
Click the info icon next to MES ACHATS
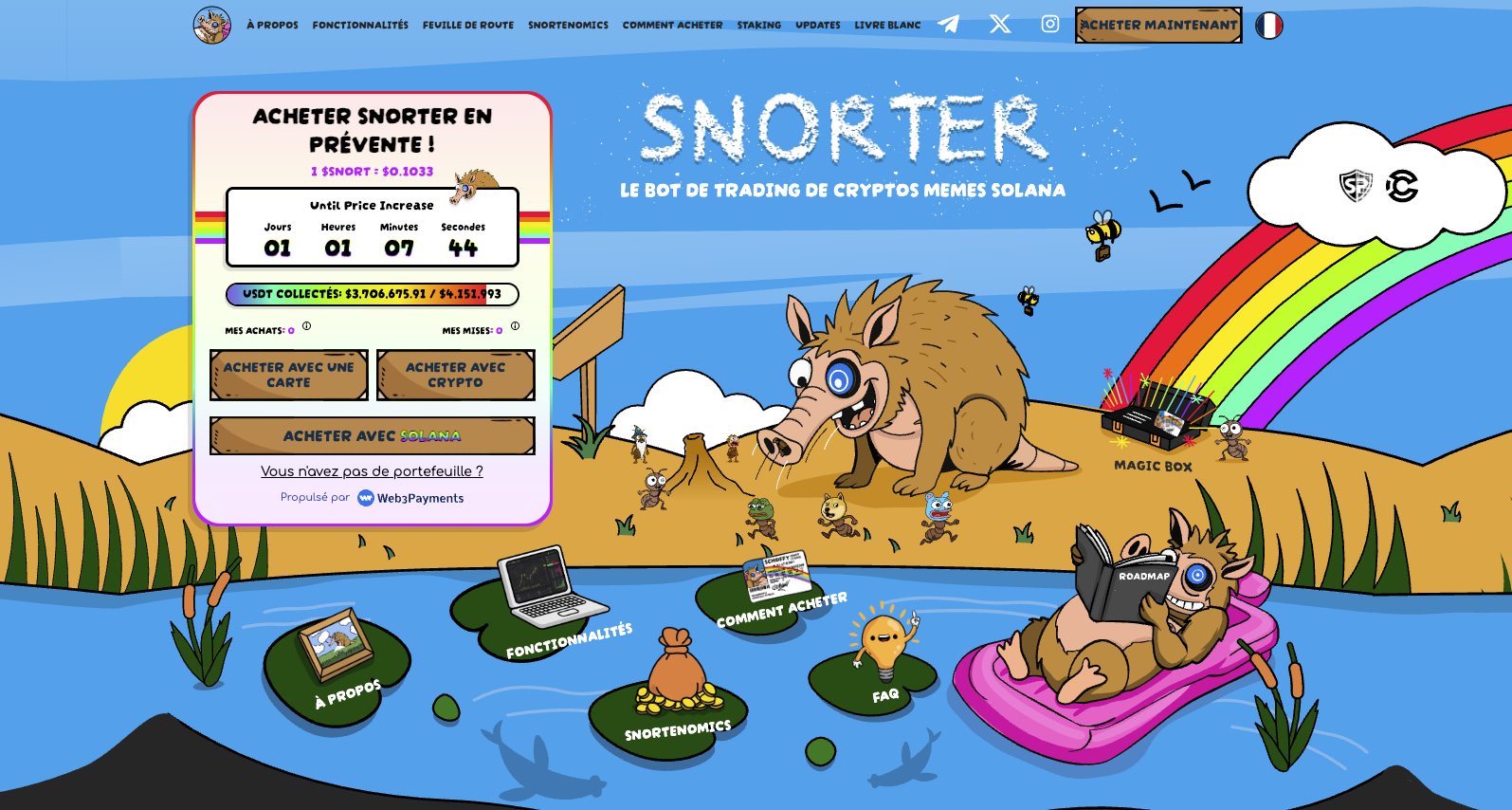305,325
